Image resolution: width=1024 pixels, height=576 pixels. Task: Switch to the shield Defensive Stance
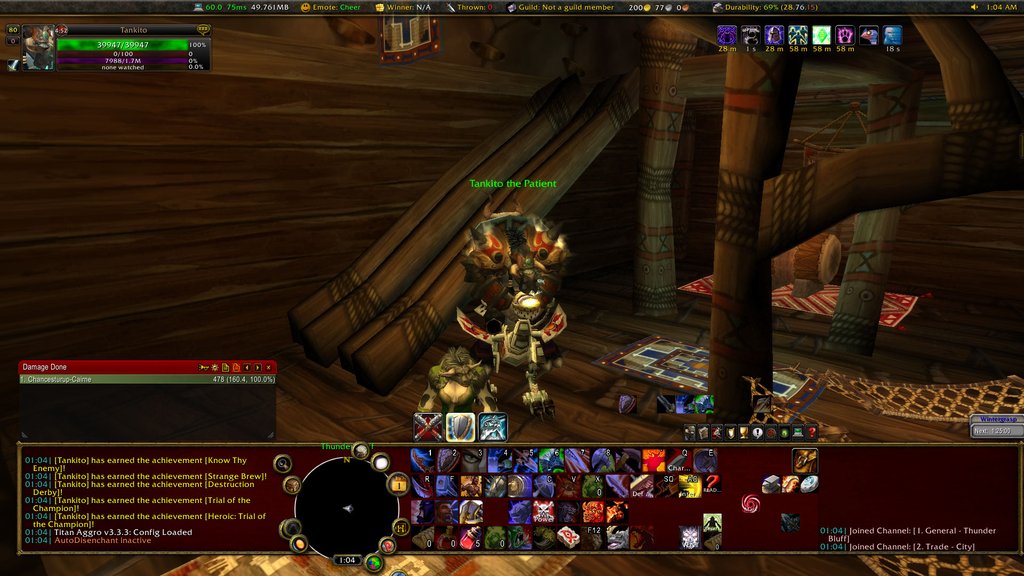point(460,427)
